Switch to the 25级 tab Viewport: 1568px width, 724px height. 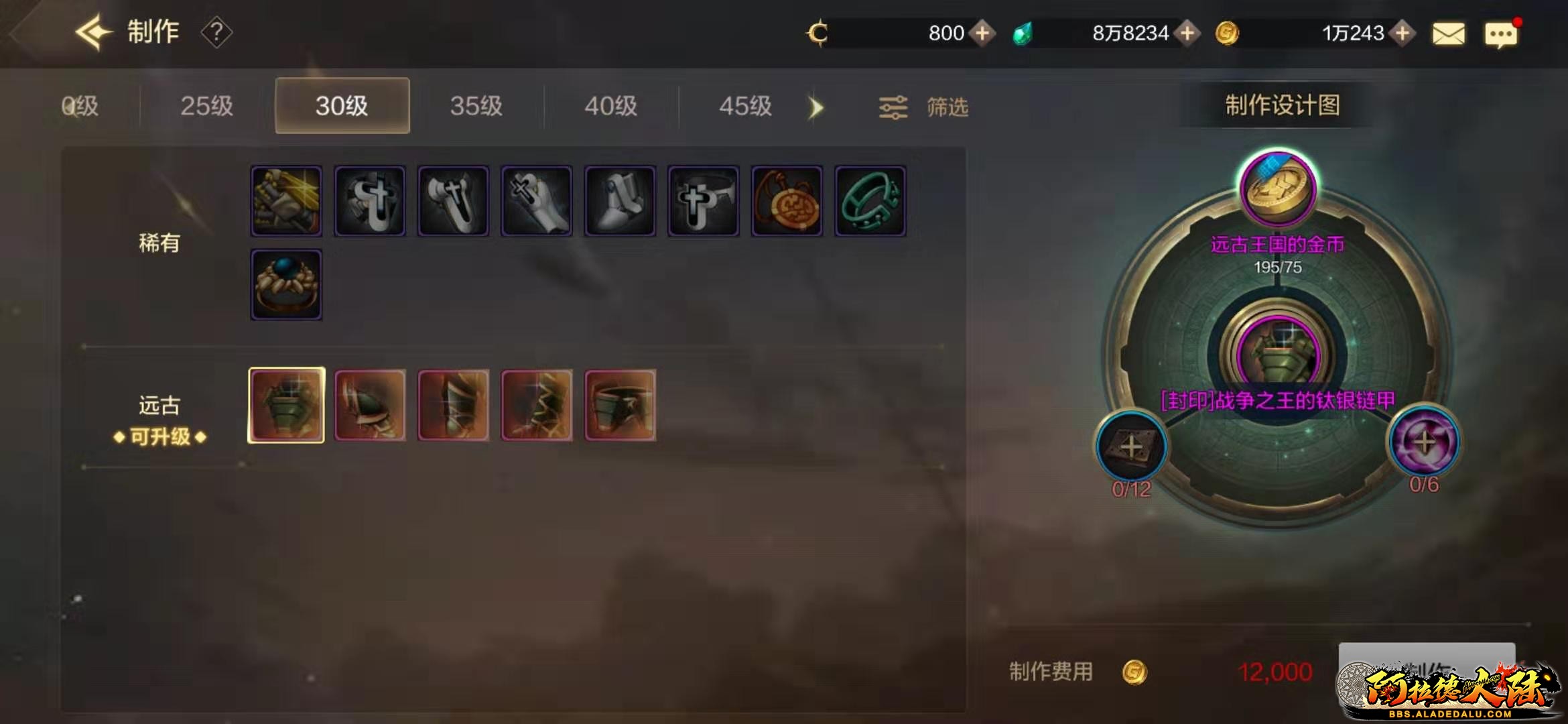(x=206, y=106)
